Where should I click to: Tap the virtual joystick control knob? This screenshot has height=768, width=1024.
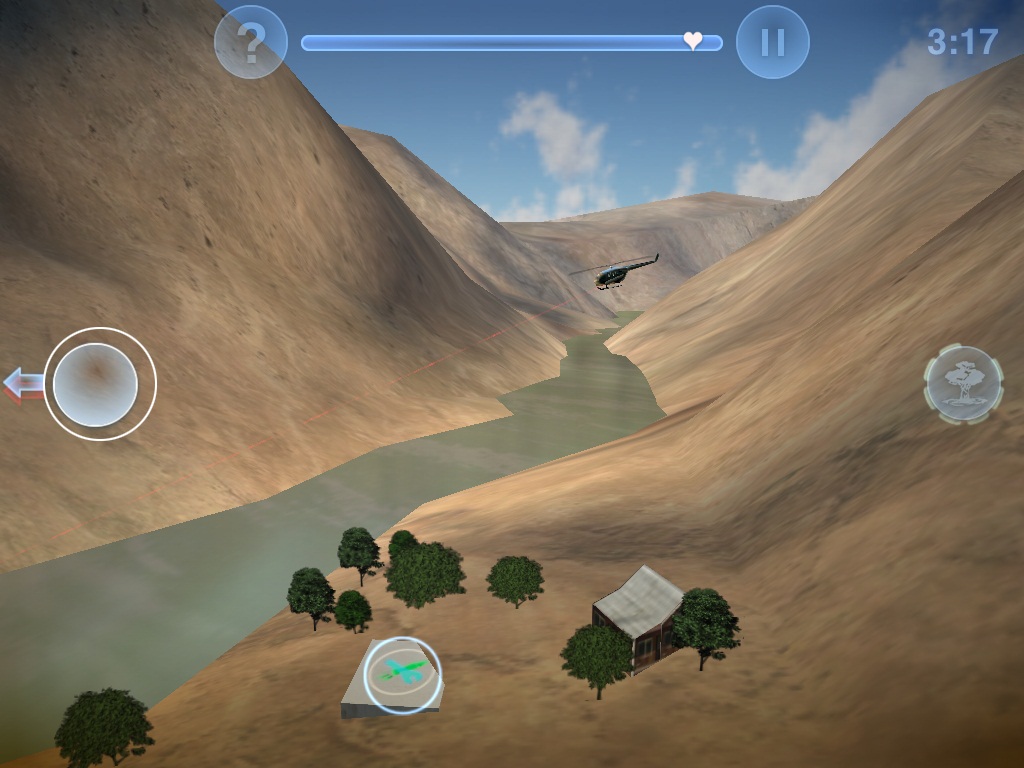[x=95, y=384]
